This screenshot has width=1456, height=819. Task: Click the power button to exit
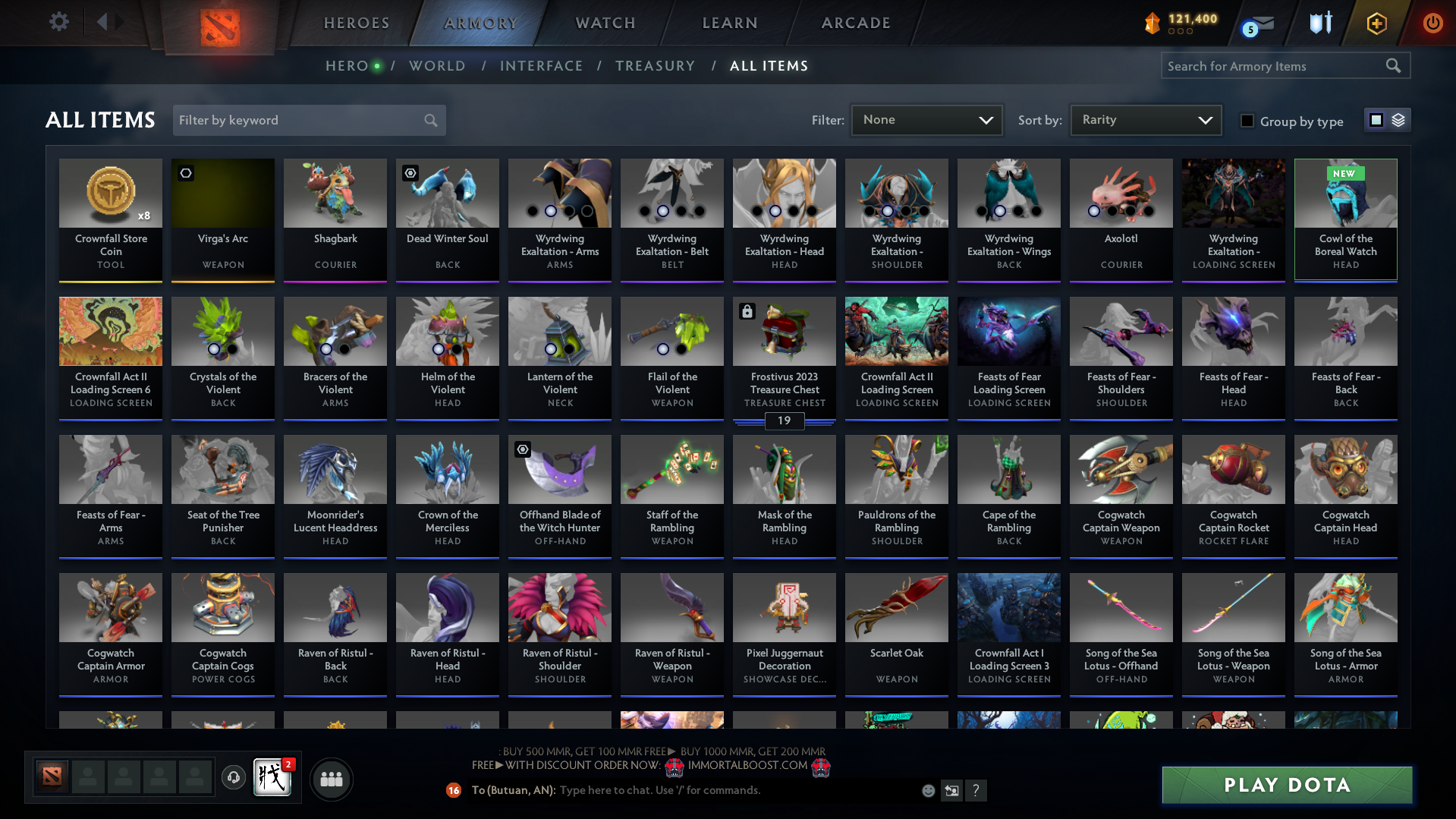pos(1432,23)
